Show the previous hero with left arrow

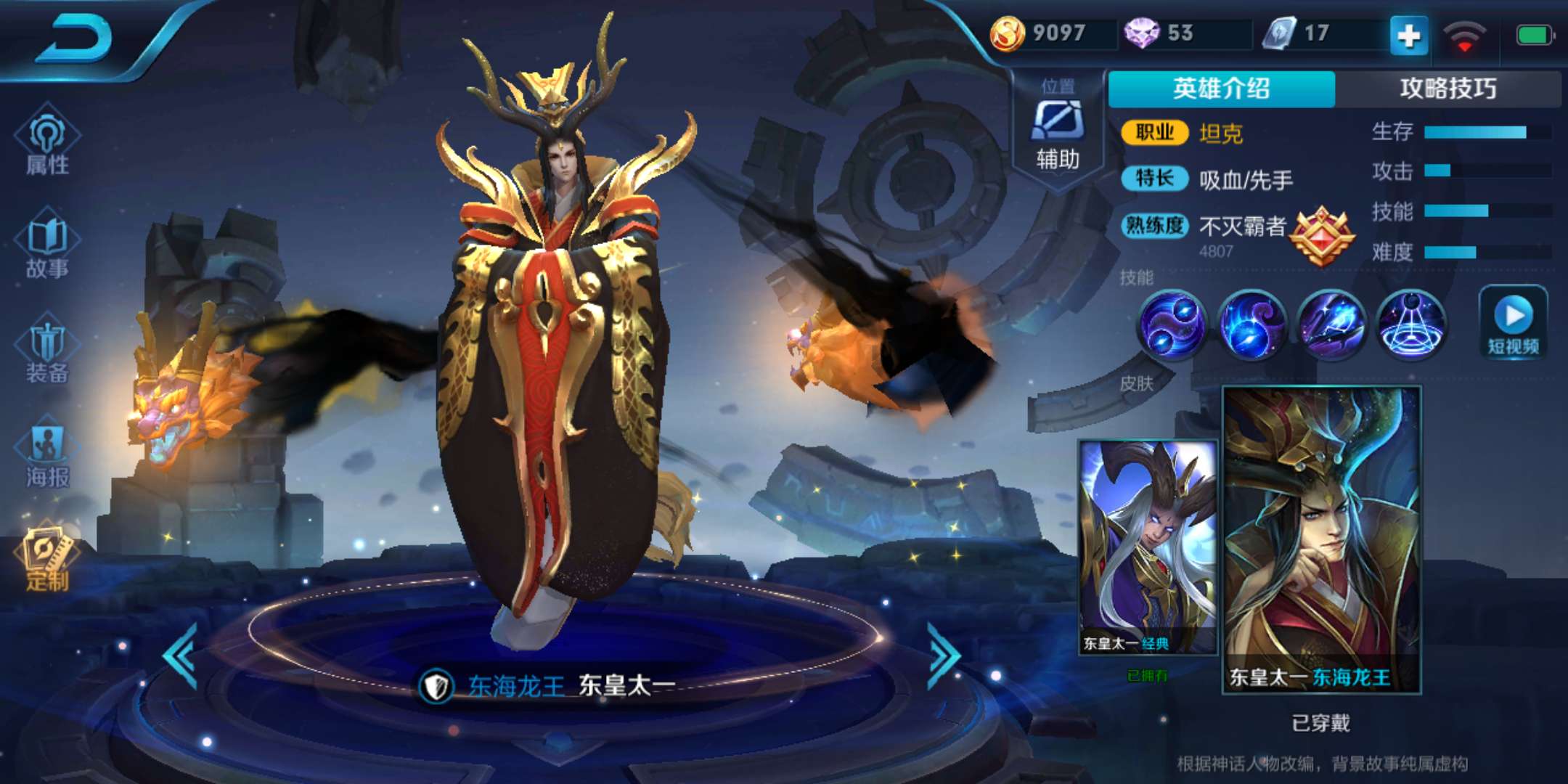pyautogui.click(x=181, y=655)
